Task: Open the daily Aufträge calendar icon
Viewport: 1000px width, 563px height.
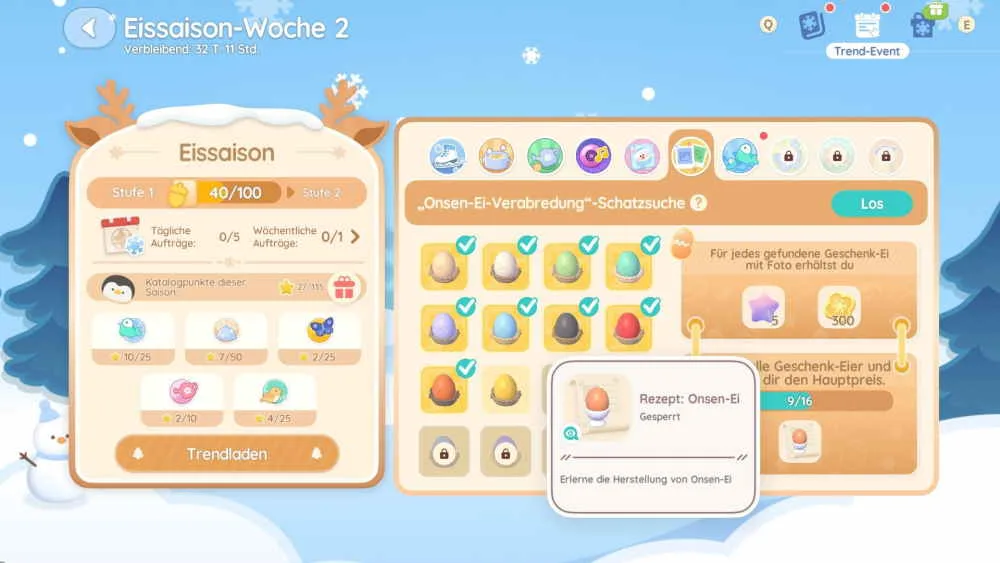Action: coord(123,237)
